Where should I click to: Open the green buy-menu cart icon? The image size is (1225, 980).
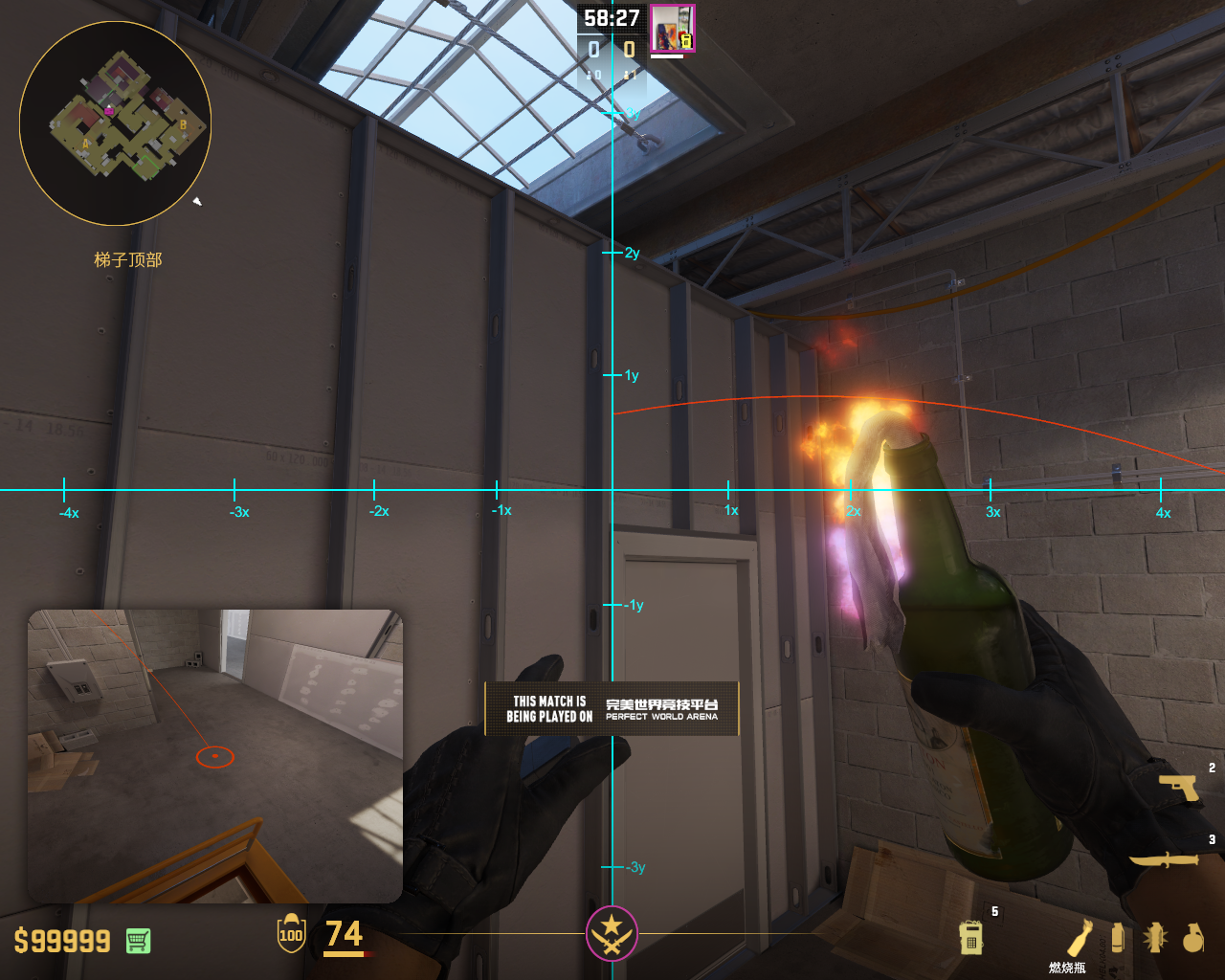click(x=138, y=941)
